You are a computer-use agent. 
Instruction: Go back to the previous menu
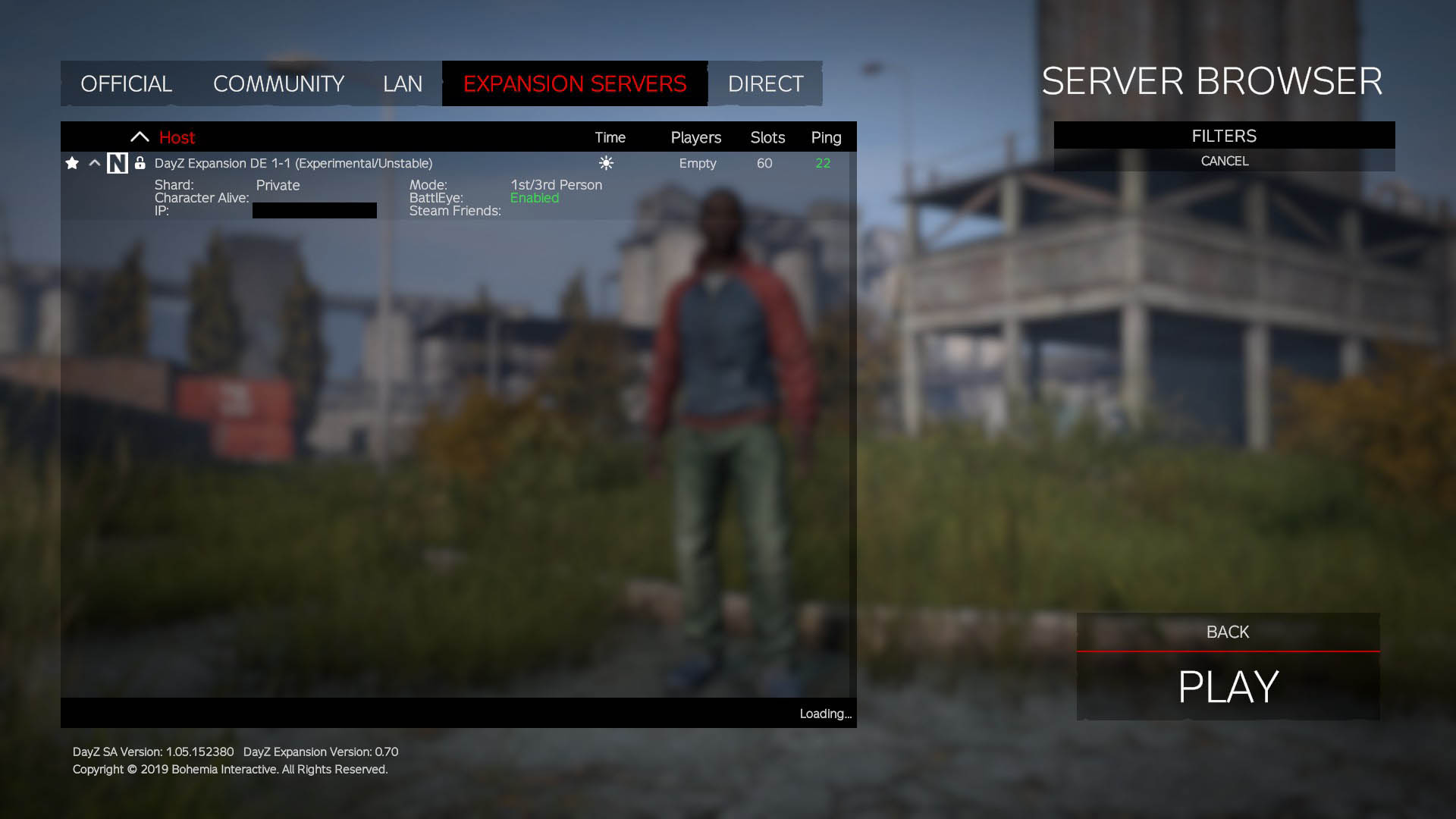(1228, 632)
